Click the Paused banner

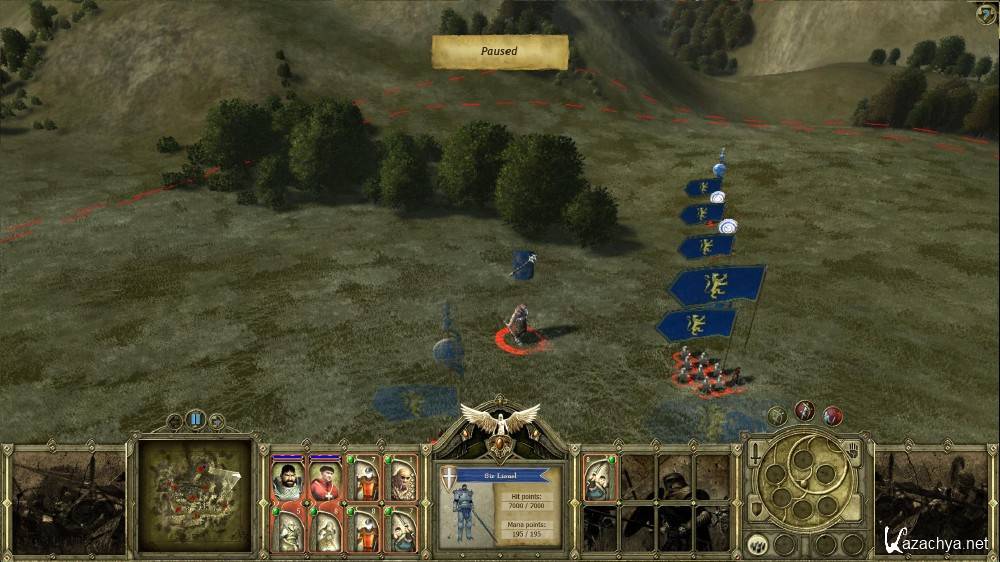(x=499, y=52)
